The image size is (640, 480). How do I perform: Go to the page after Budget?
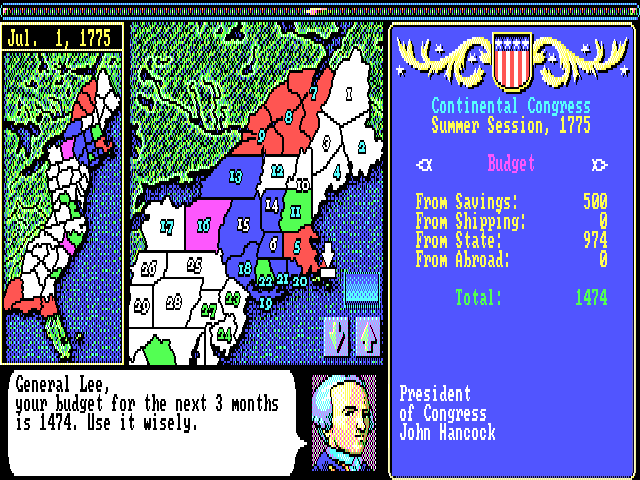(599, 165)
